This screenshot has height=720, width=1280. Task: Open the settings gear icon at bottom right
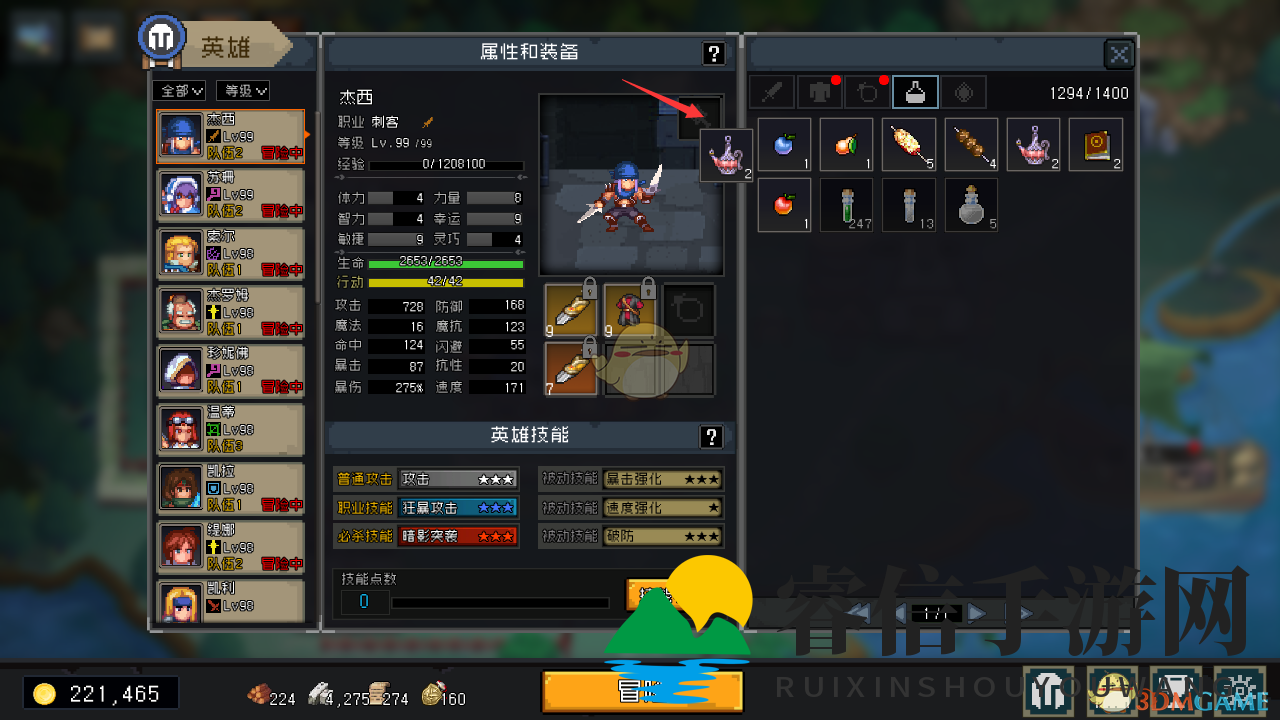click(x=1238, y=689)
